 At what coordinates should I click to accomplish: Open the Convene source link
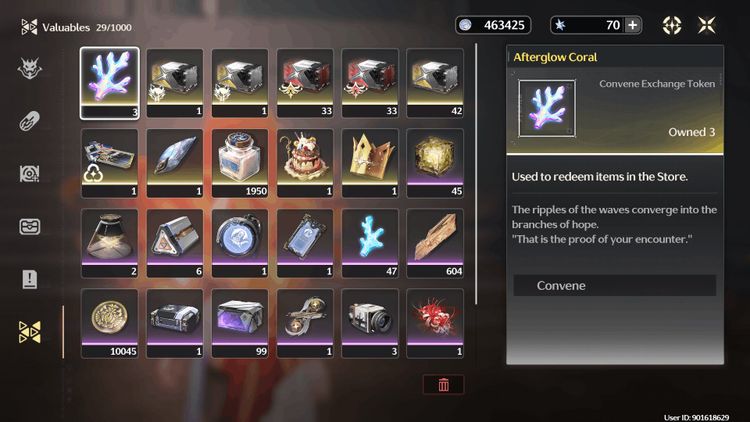[614, 286]
